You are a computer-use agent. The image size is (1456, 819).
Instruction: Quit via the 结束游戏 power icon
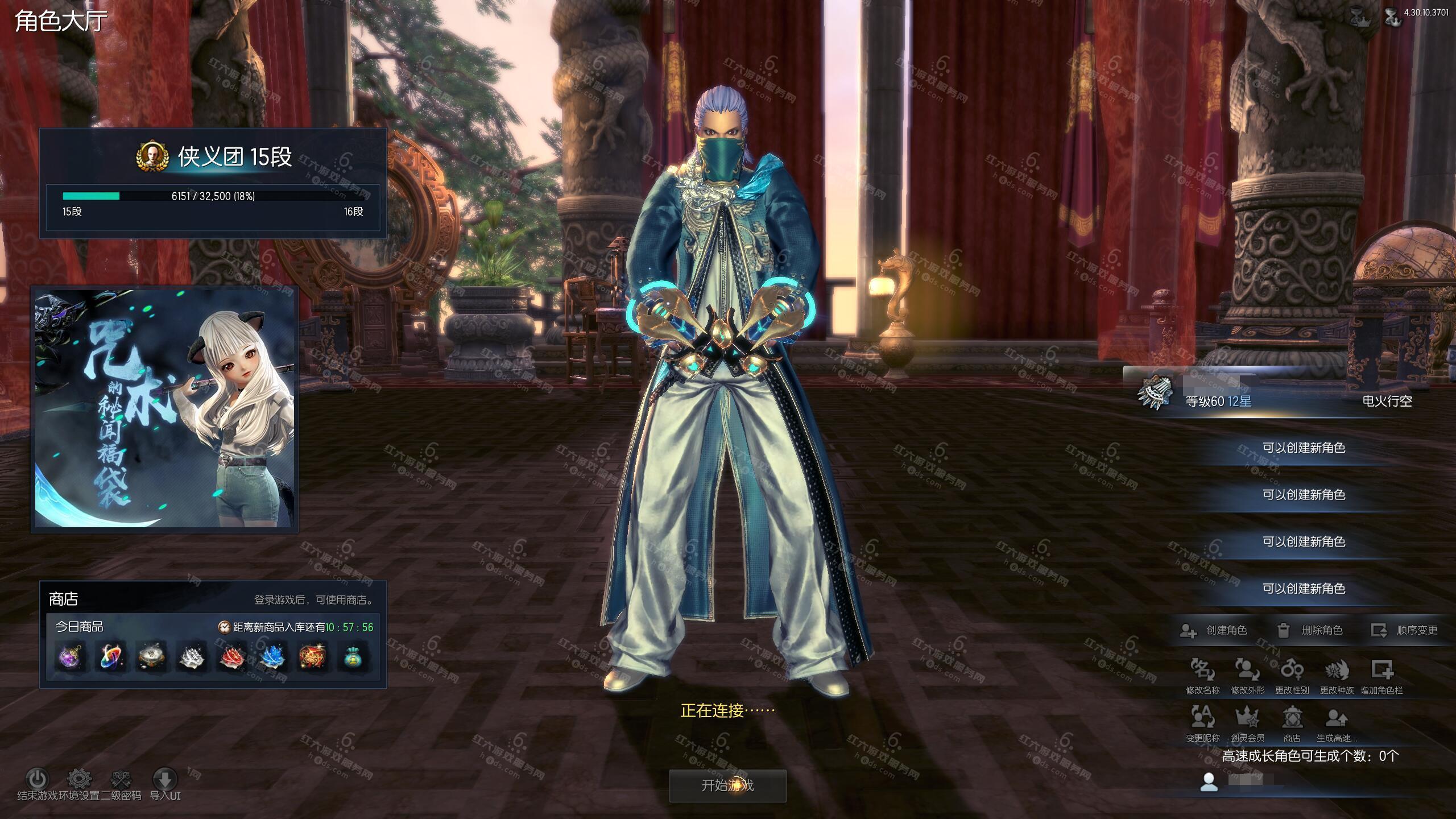coord(38,779)
